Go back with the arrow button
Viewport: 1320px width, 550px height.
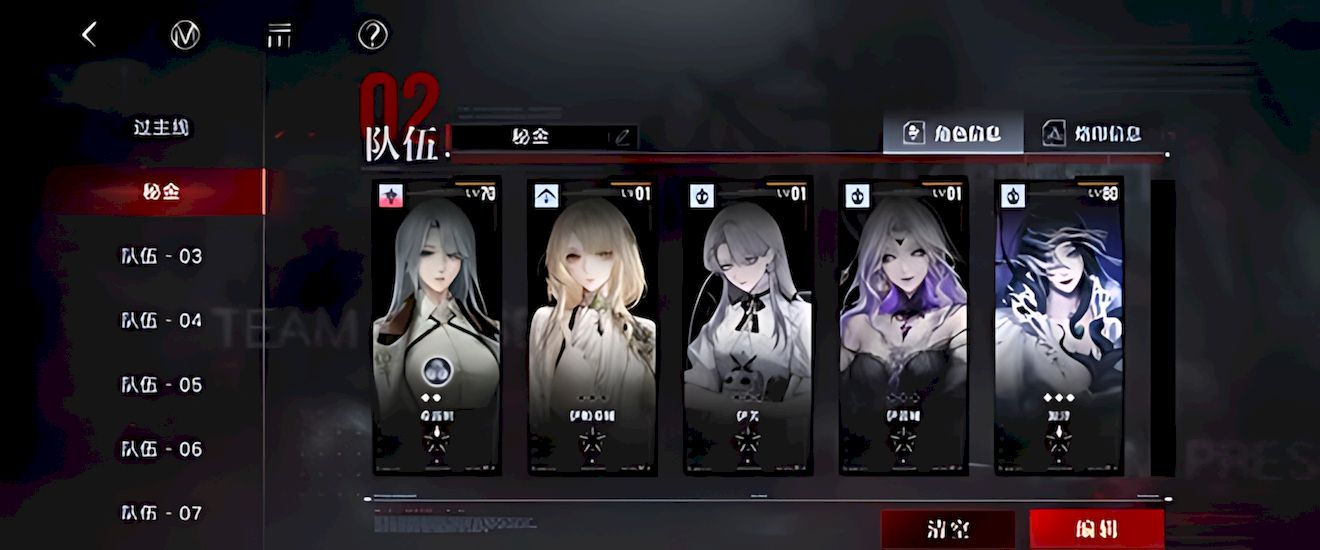(89, 35)
